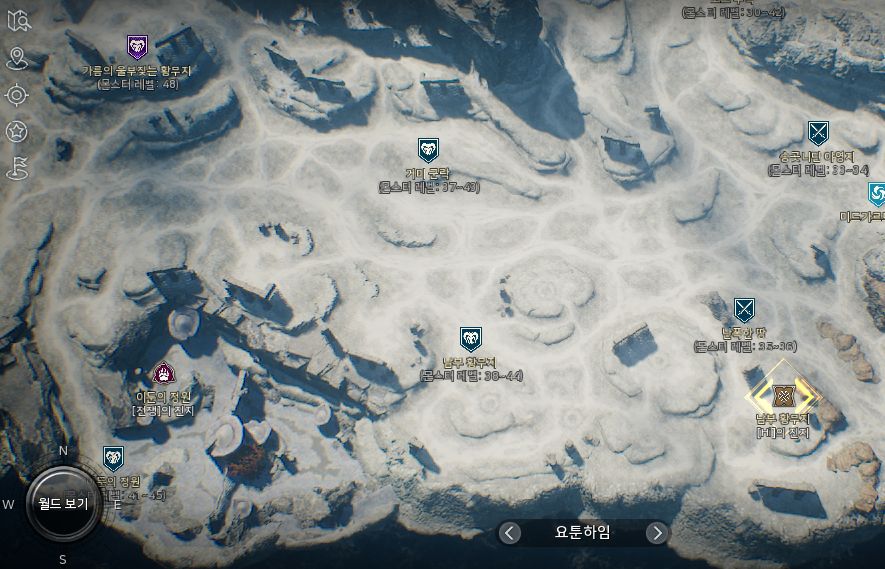Select the monster marker for level 41-45 garden

pos(113,458)
